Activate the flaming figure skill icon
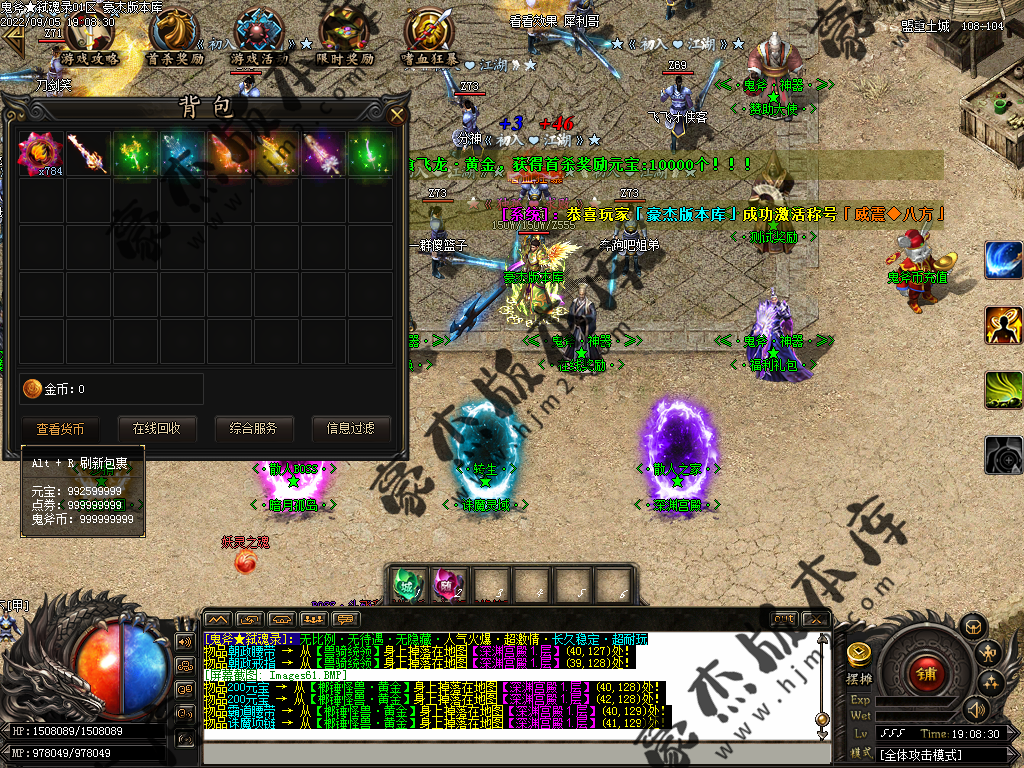The height and width of the screenshot is (768, 1024). click(x=1003, y=325)
